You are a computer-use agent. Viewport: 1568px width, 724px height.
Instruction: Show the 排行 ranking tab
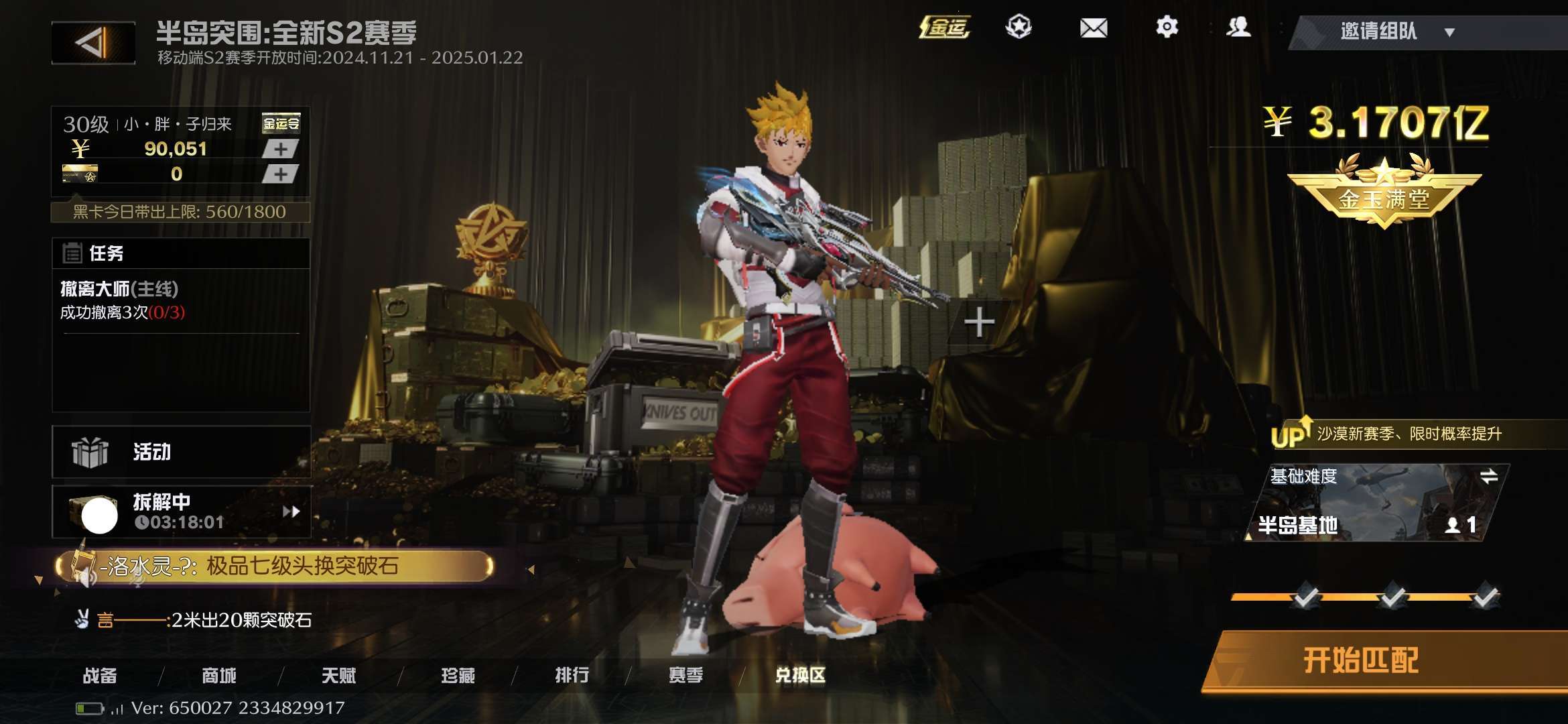click(x=572, y=676)
